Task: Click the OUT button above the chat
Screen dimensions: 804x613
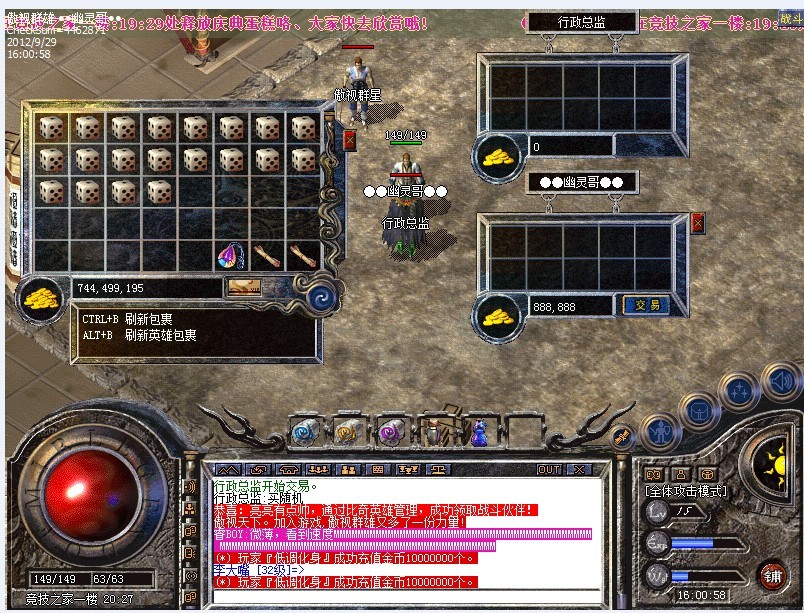Action: coord(548,469)
